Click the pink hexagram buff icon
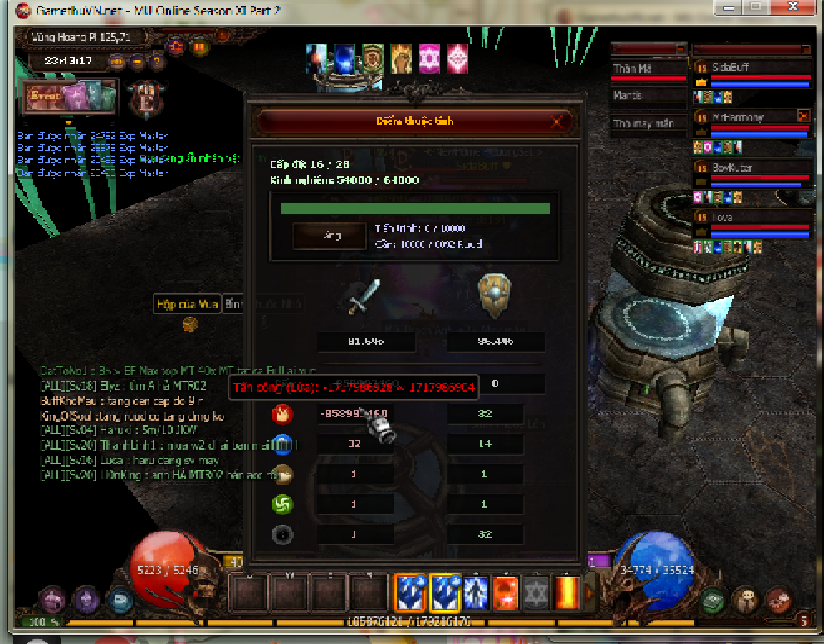This screenshot has width=824, height=644. (x=430, y=57)
